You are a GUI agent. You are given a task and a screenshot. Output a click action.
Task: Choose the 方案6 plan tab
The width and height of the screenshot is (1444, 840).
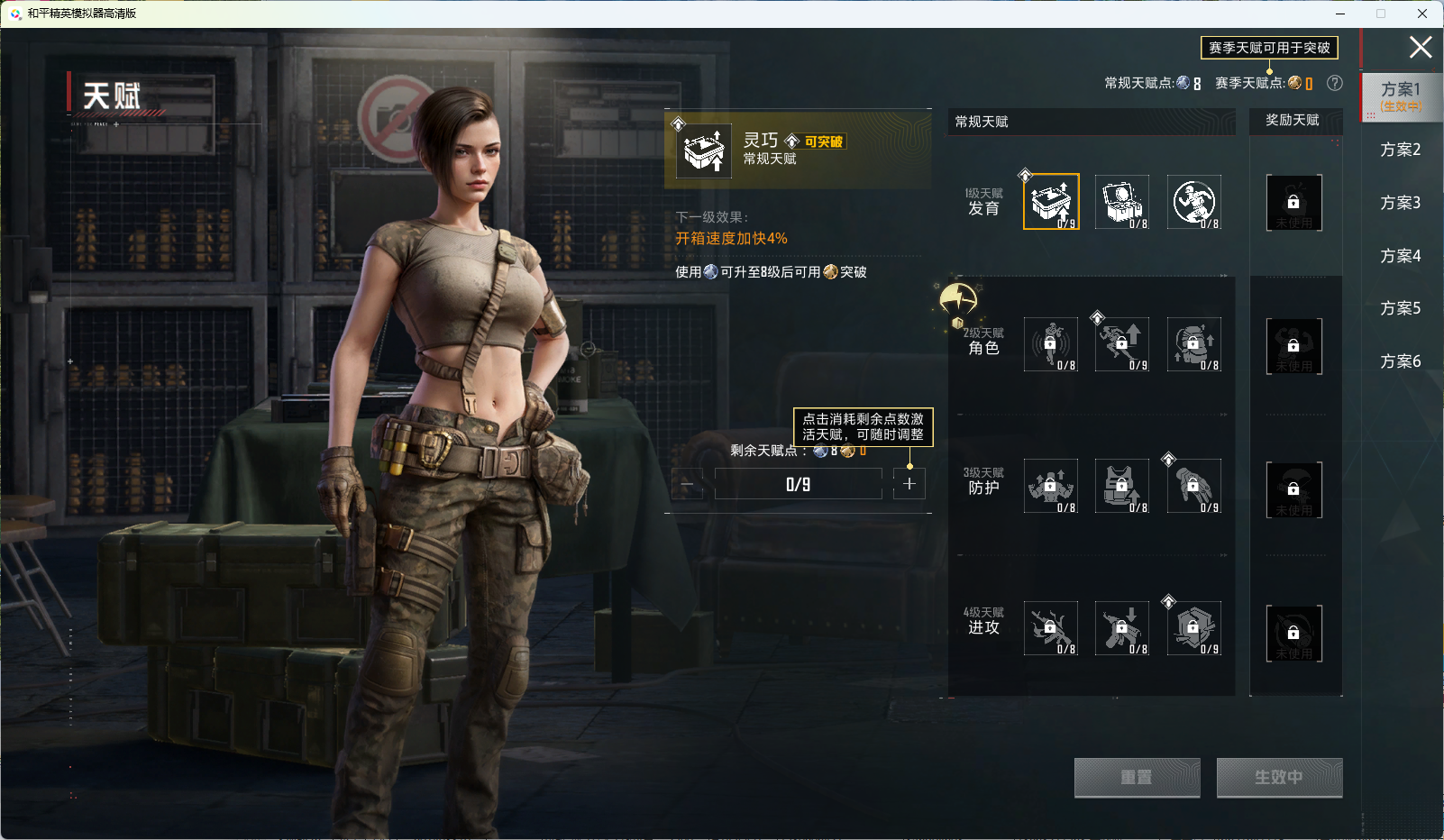(x=1400, y=361)
